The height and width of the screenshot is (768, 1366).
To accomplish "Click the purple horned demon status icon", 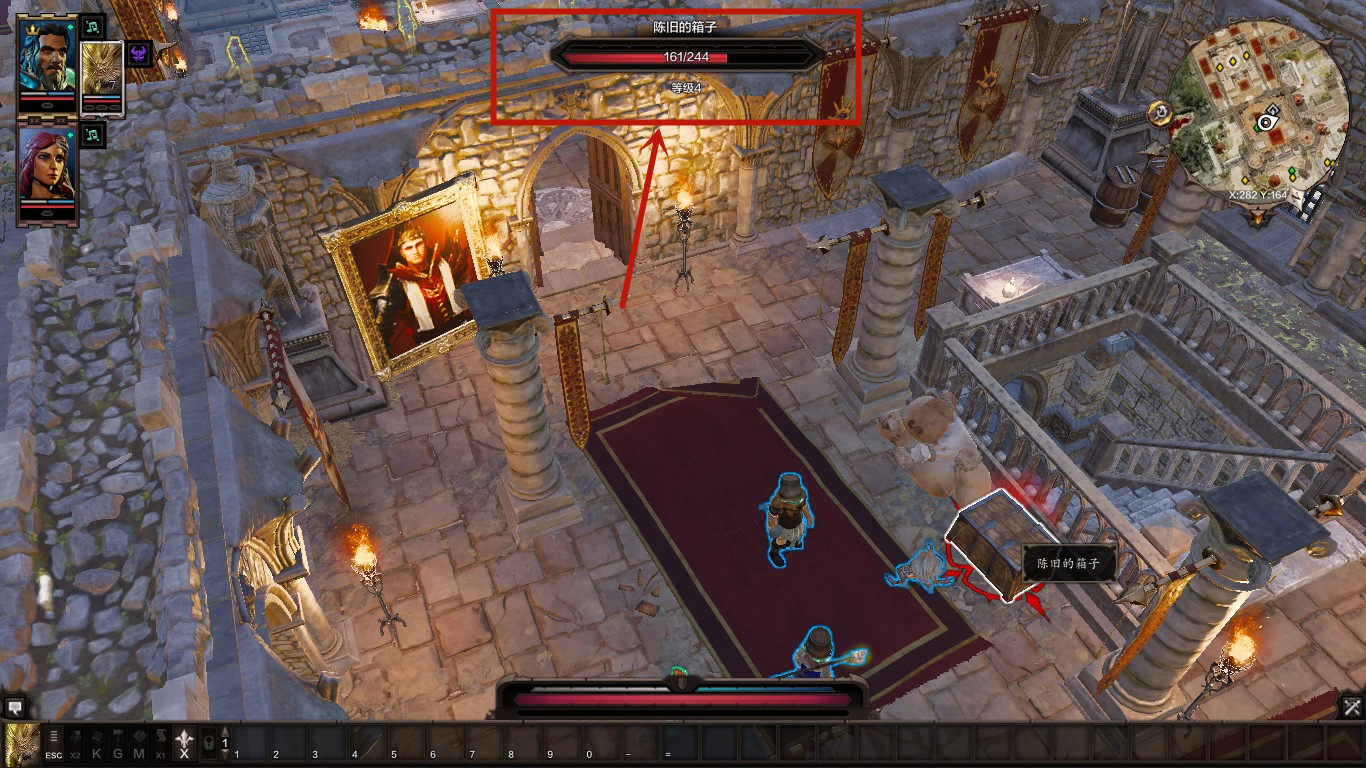I will coord(139,53).
